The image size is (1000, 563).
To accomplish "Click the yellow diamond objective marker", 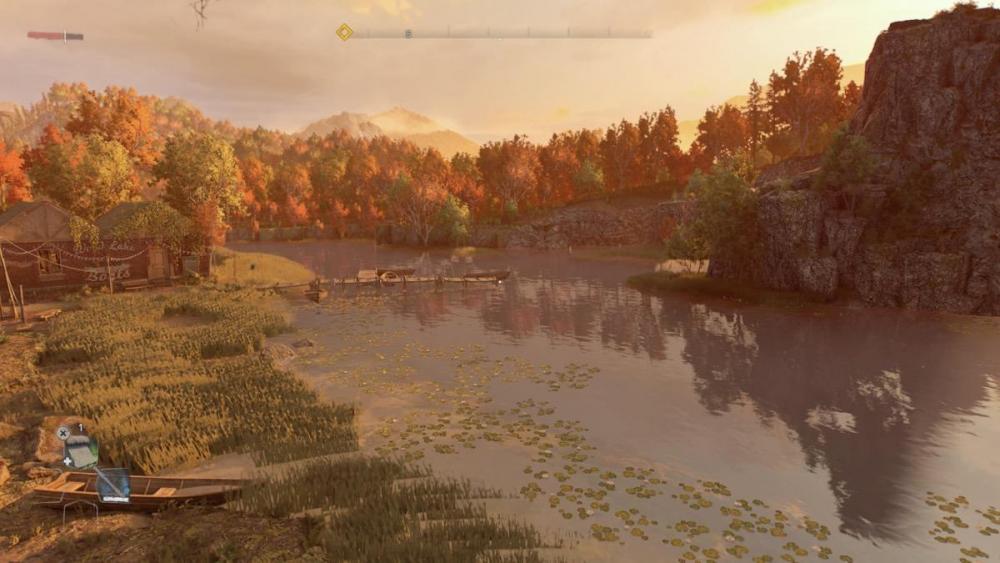I will click(x=344, y=32).
